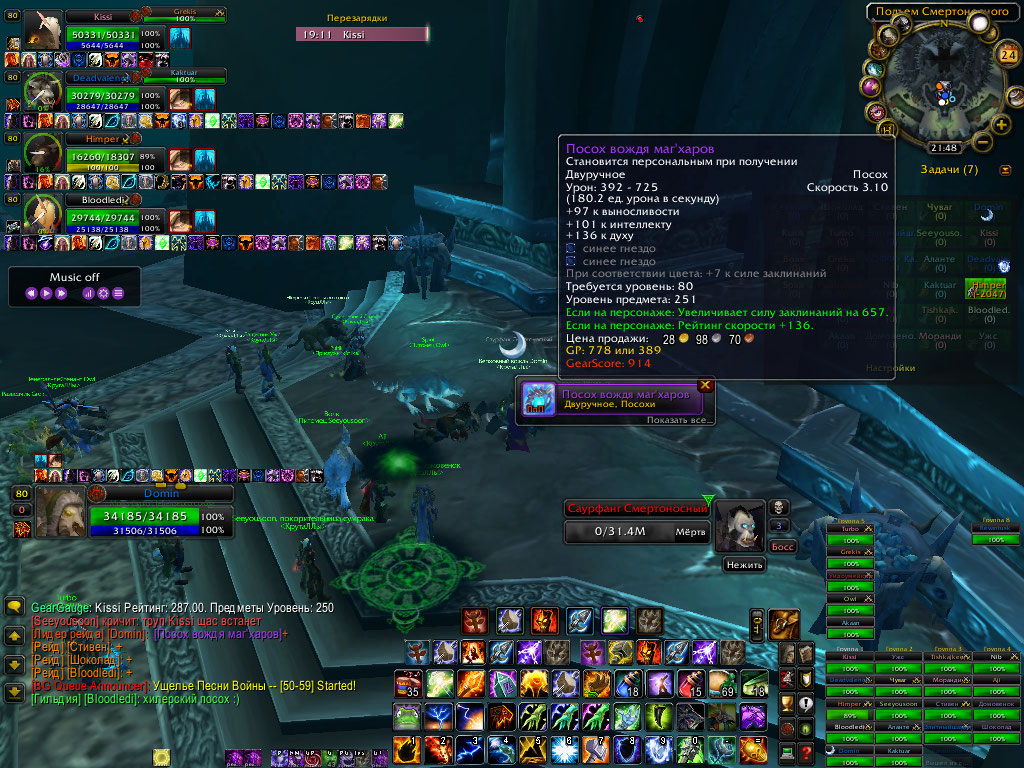Open the leather backpack bag icon
Image resolution: width=1024 pixels, height=768 pixels.
785,623
